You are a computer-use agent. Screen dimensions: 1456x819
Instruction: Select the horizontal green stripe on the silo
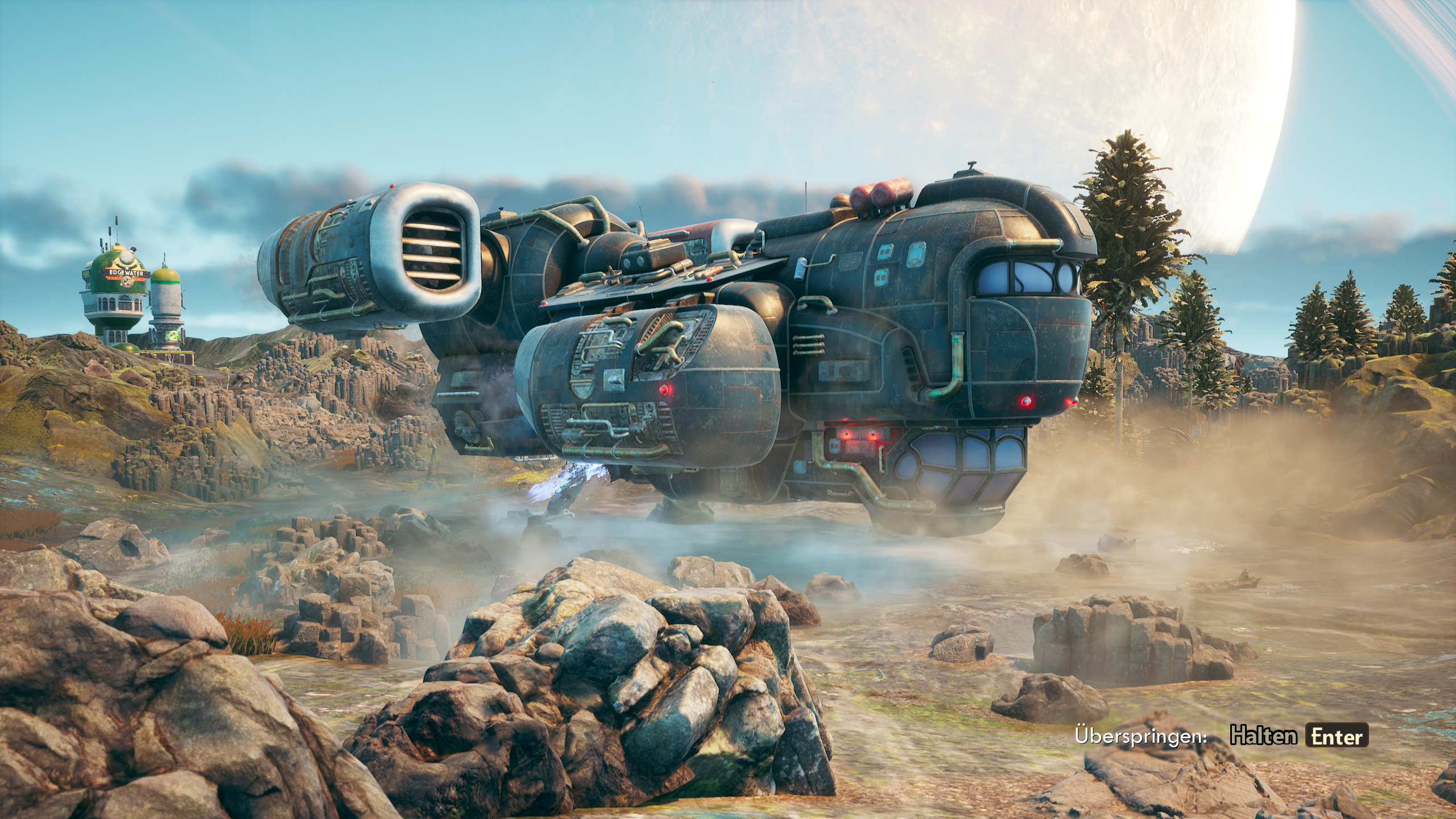[x=166, y=281]
